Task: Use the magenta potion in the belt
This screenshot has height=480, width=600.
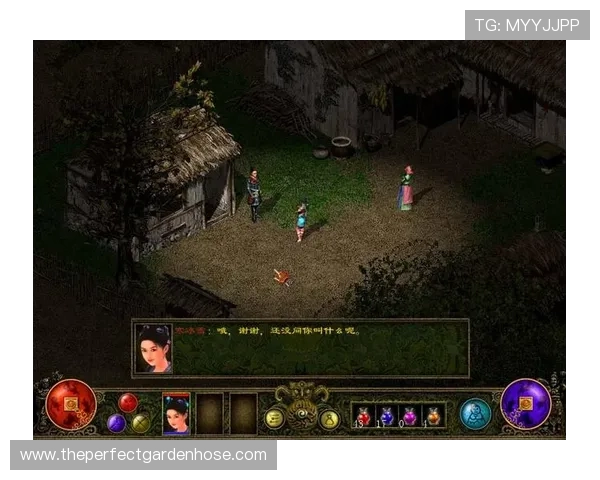Action: pos(409,415)
